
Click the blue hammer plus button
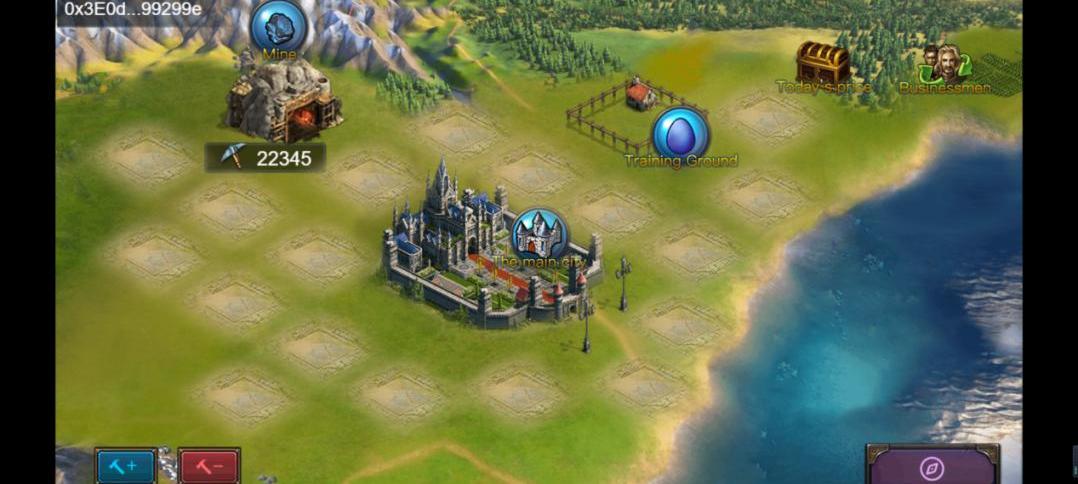126,466
